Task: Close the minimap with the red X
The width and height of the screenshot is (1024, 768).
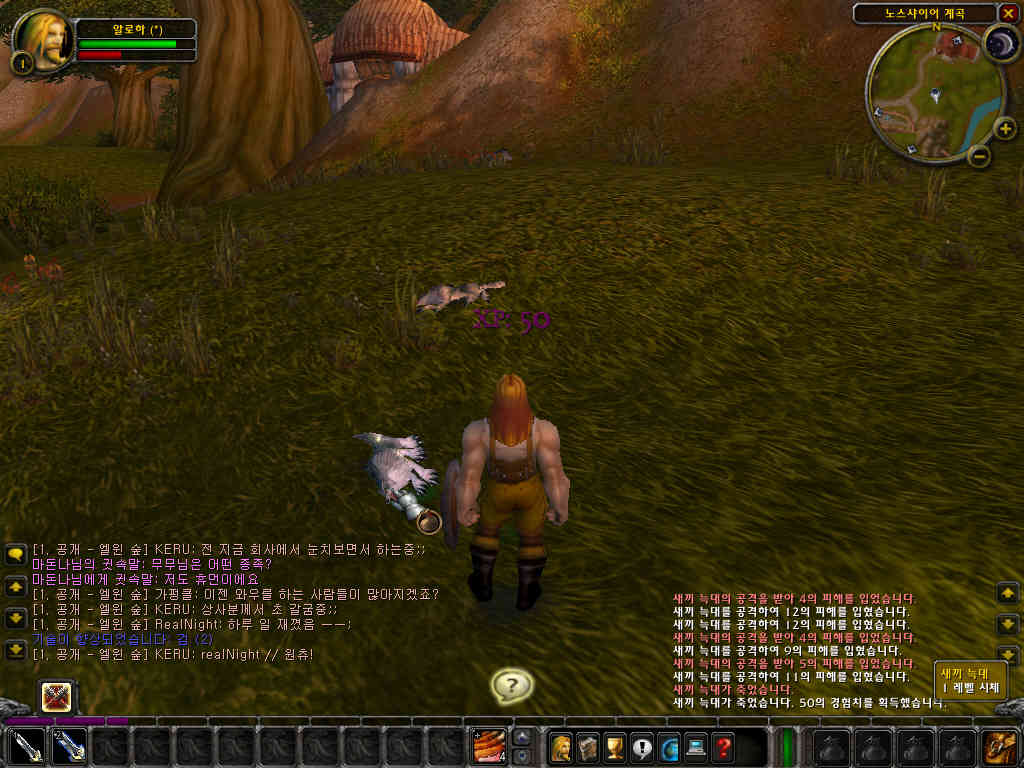Action: pyautogui.click(x=1006, y=13)
